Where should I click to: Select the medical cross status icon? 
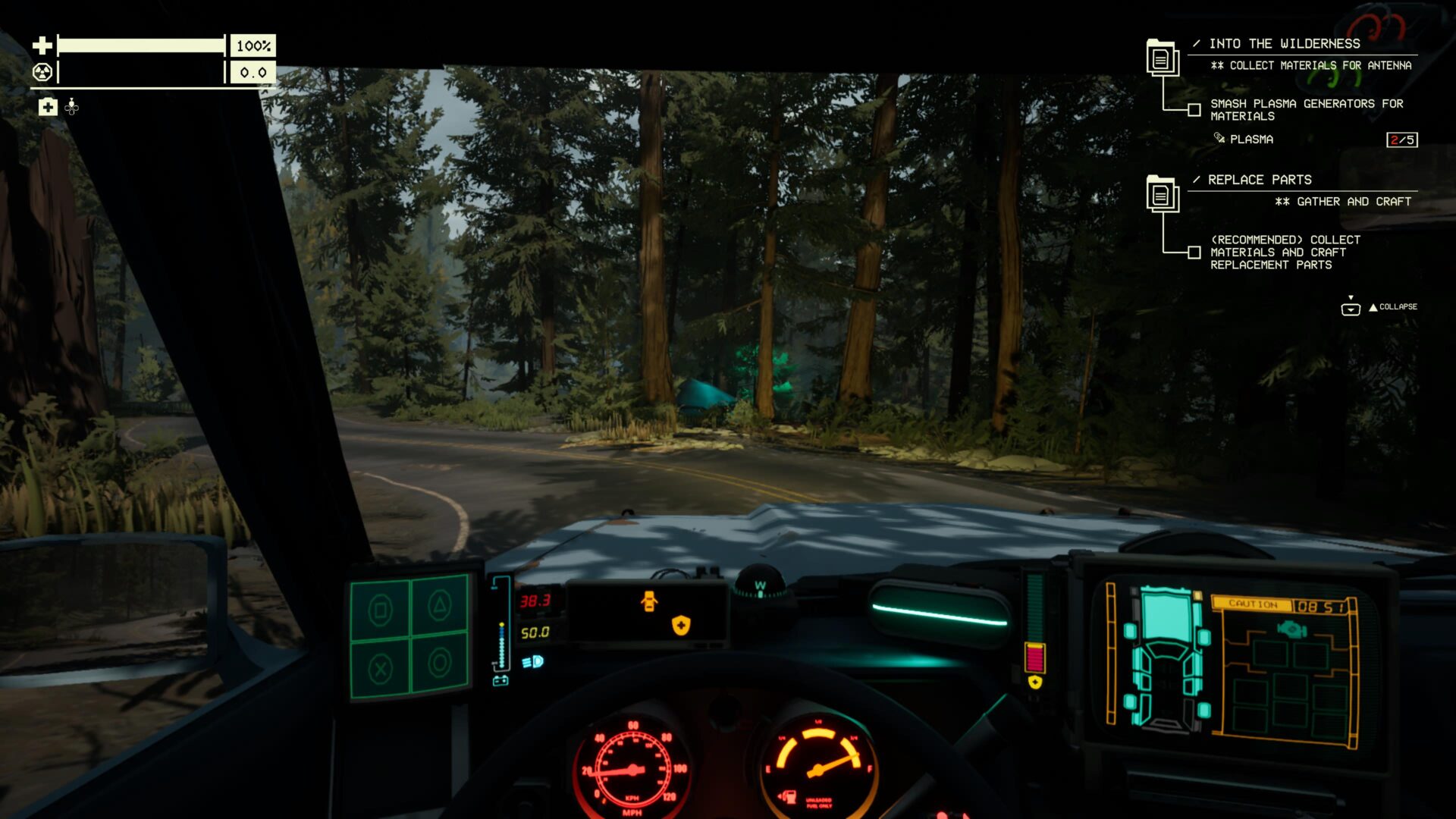click(x=48, y=107)
